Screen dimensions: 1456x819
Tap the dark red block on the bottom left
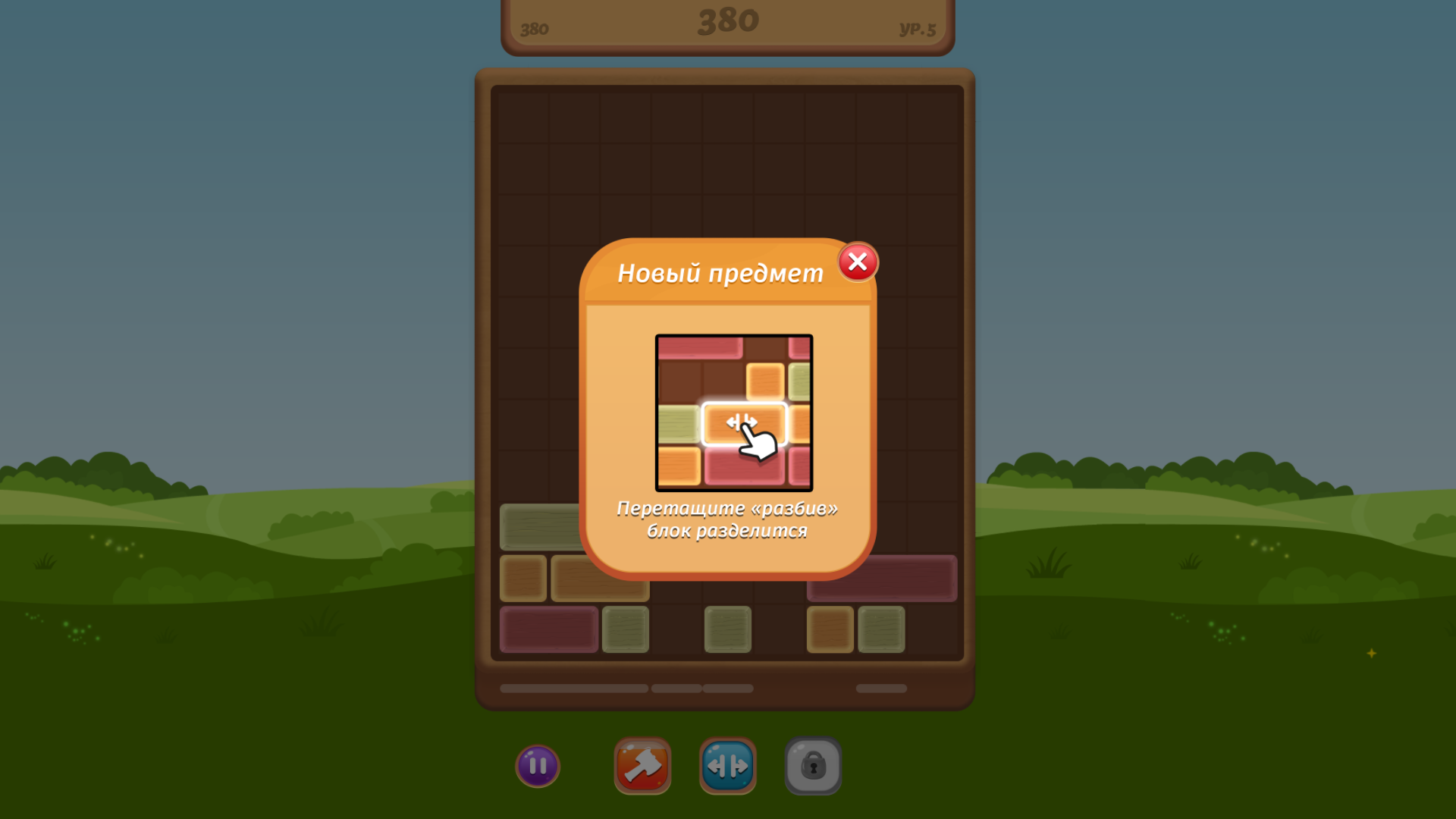click(x=548, y=629)
